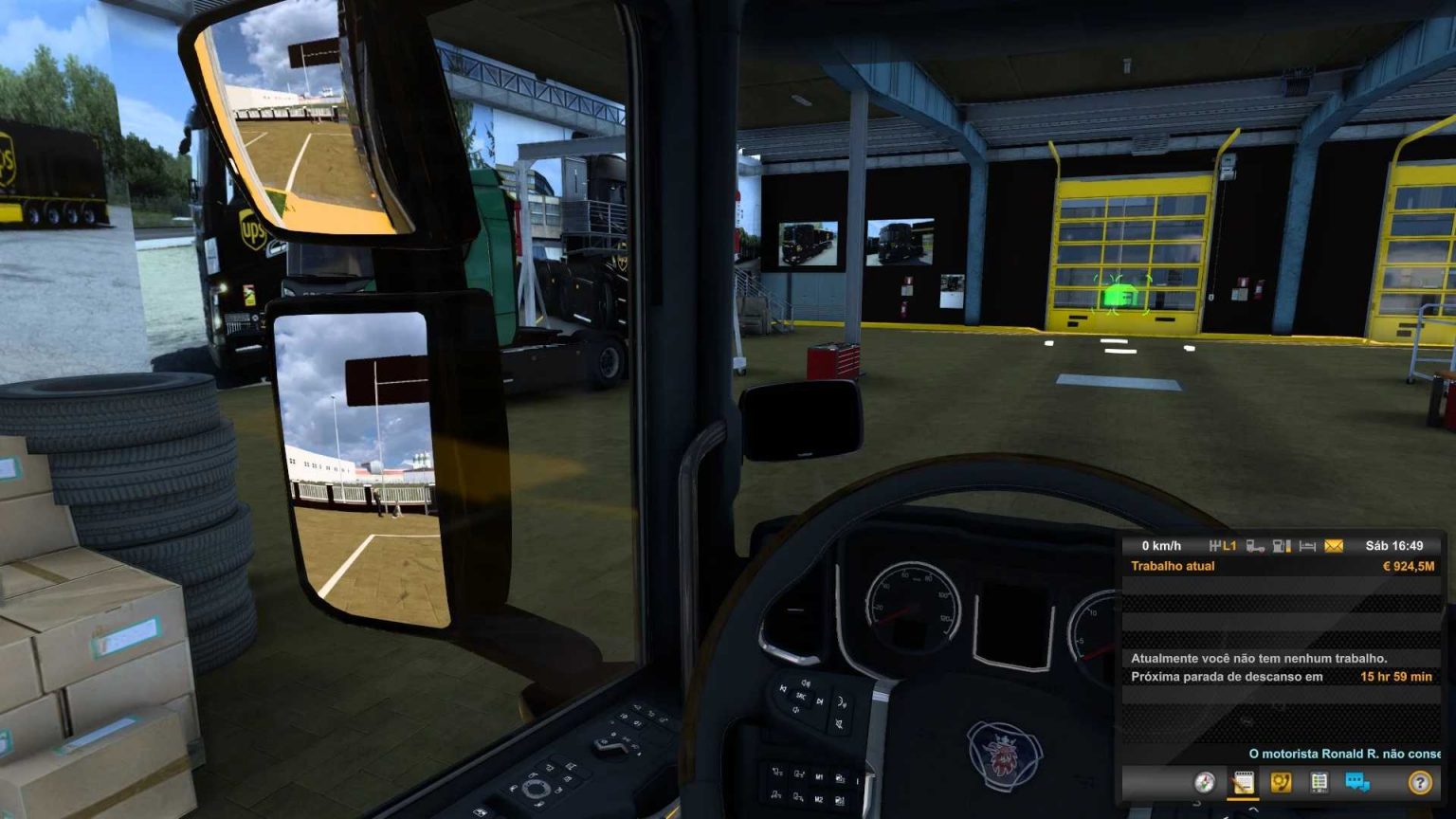The height and width of the screenshot is (819, 1456).
Task: Toggle off the highlighted job notepad page
Action: (1245, 783)
